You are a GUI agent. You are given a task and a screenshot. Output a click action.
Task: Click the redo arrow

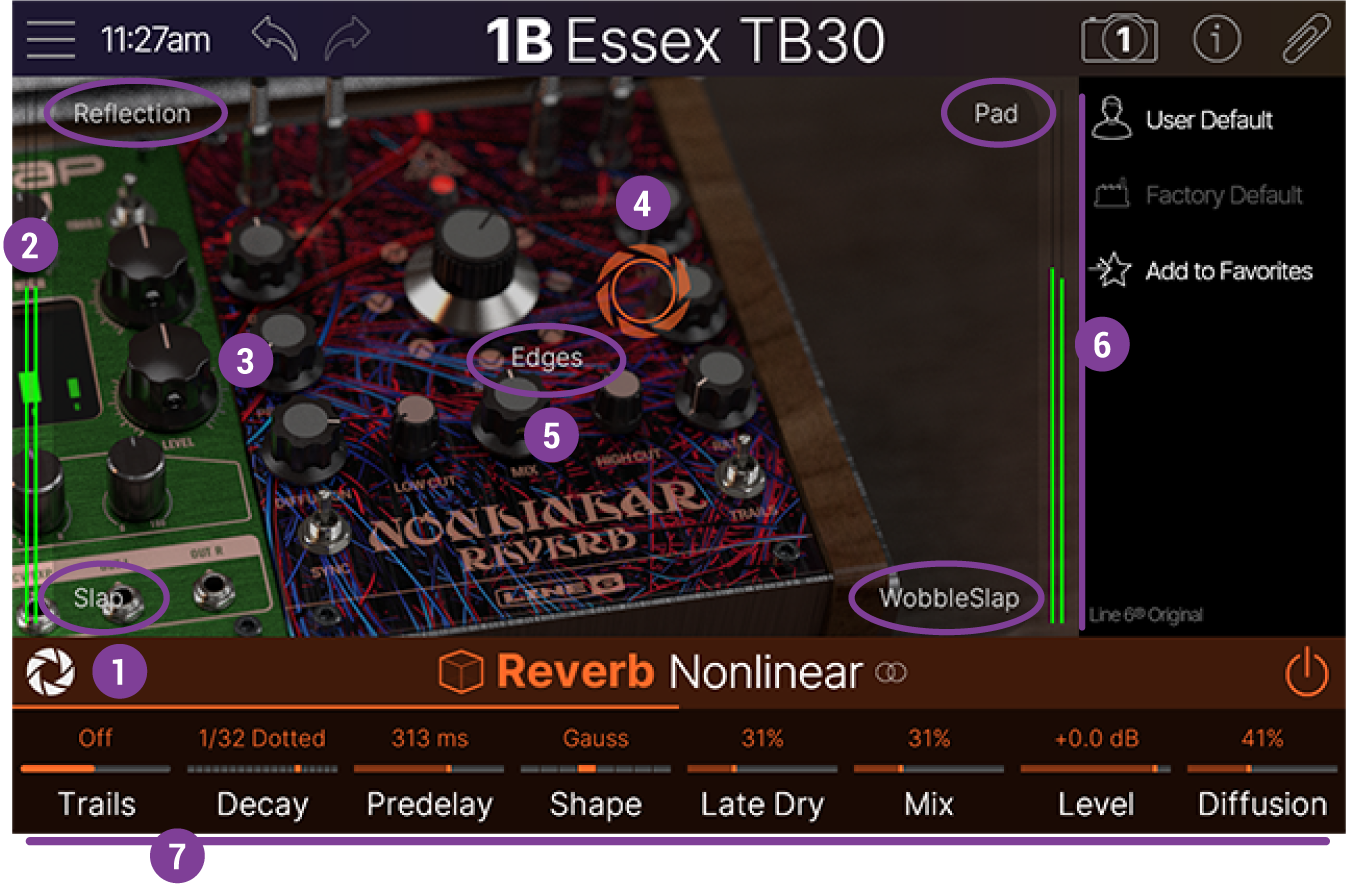(x=345, y=38)
